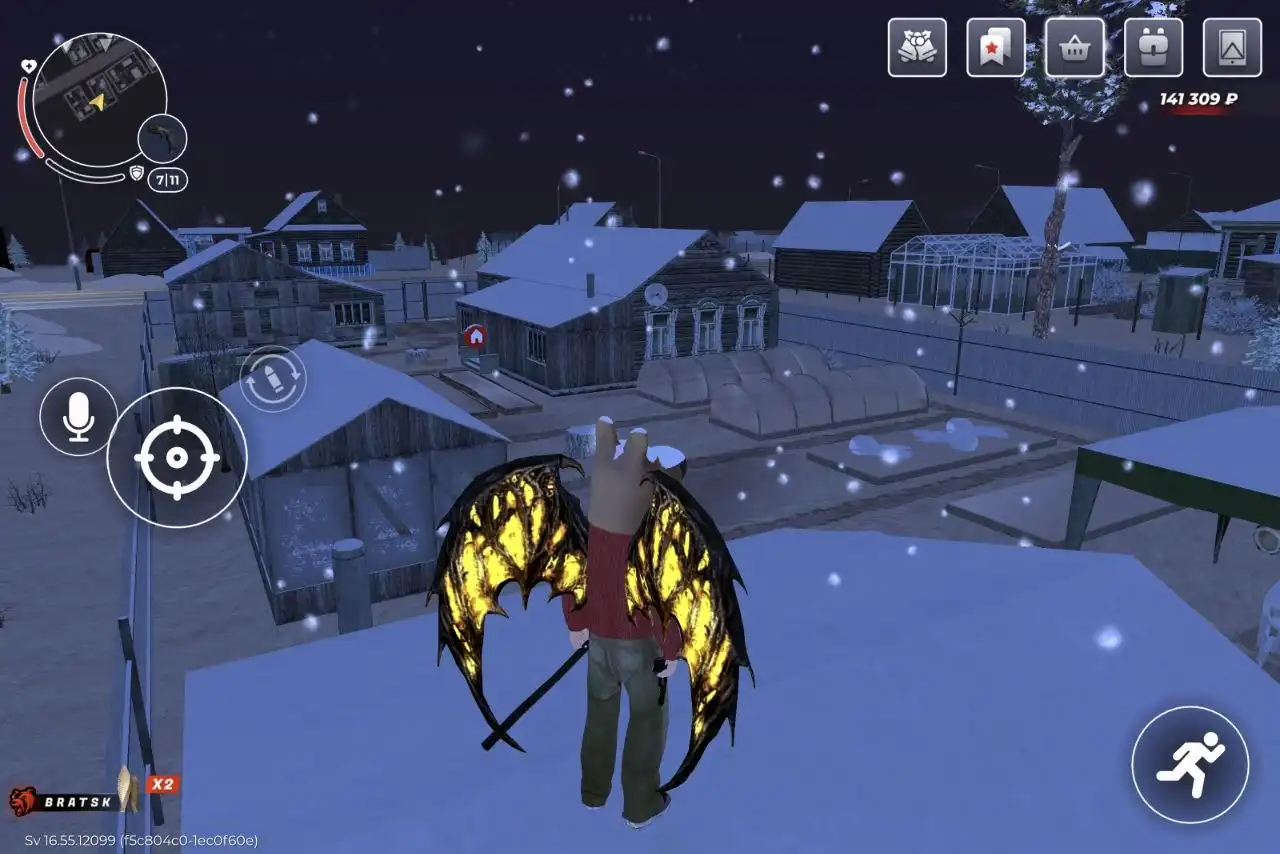Open the shopping basket store
The width and height of the screenshot is (1280, 854).
coord(1075,47)
